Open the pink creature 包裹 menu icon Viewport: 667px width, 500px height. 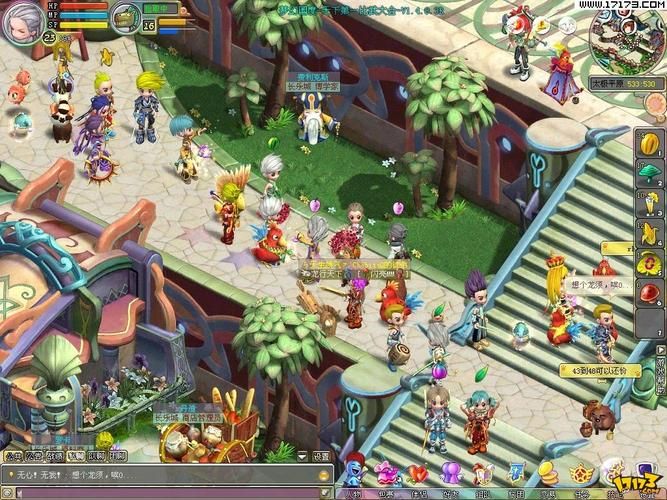coord(386,473)
